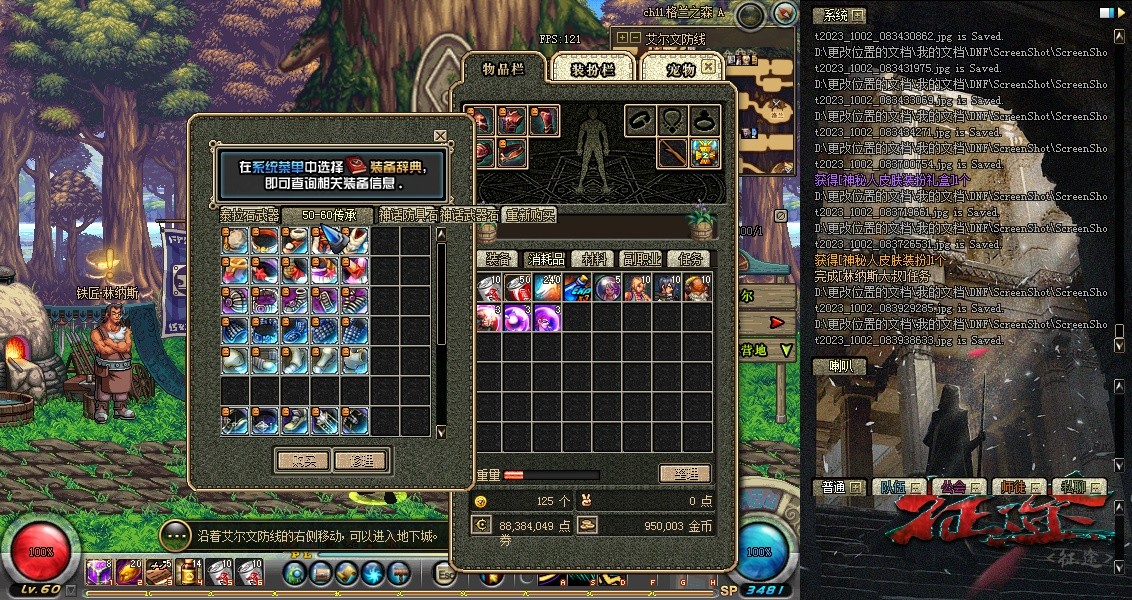
Task: Click the 修理 (Repair) button in shop
Action: pos(361,460)
